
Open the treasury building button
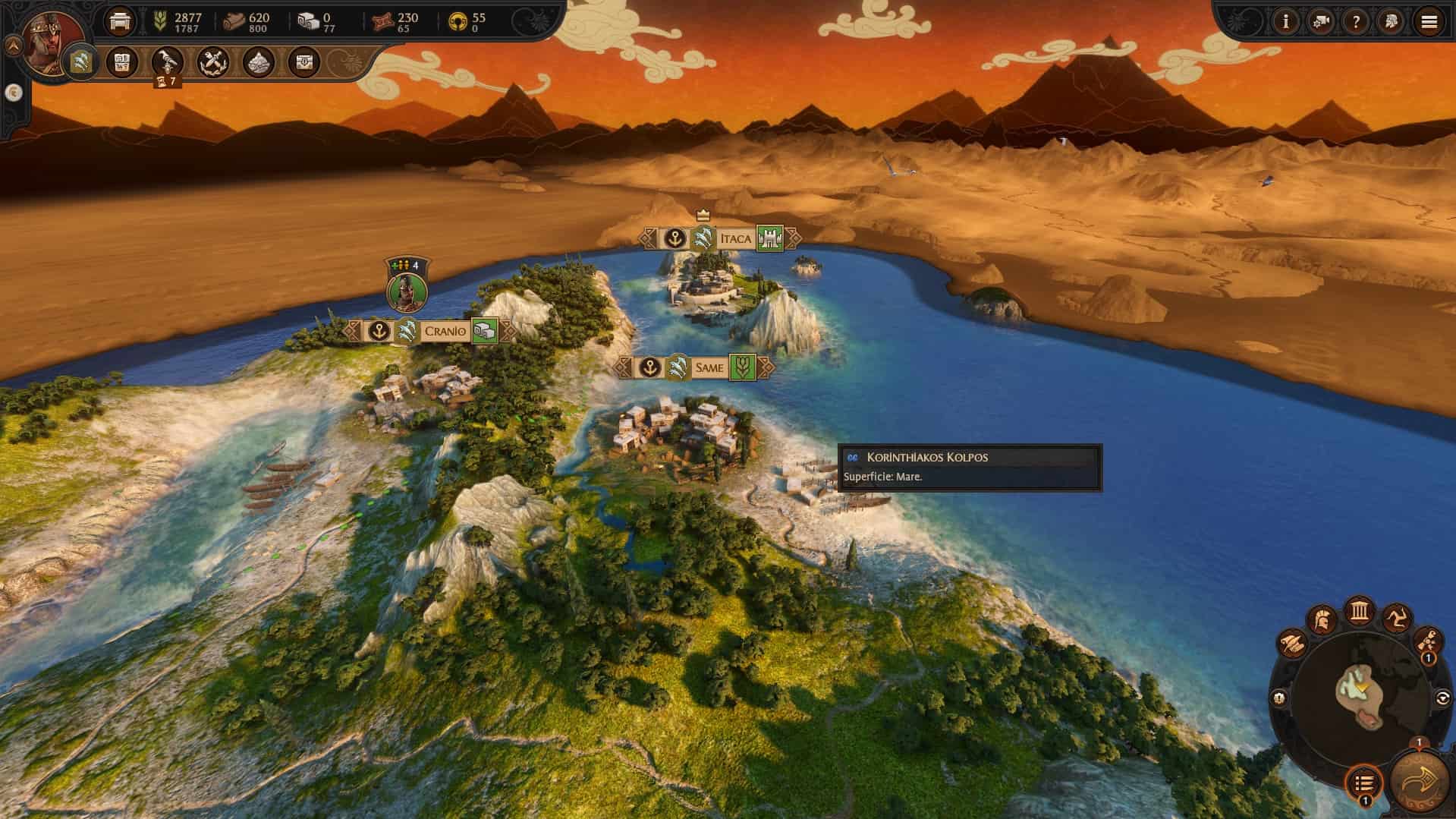120,21
